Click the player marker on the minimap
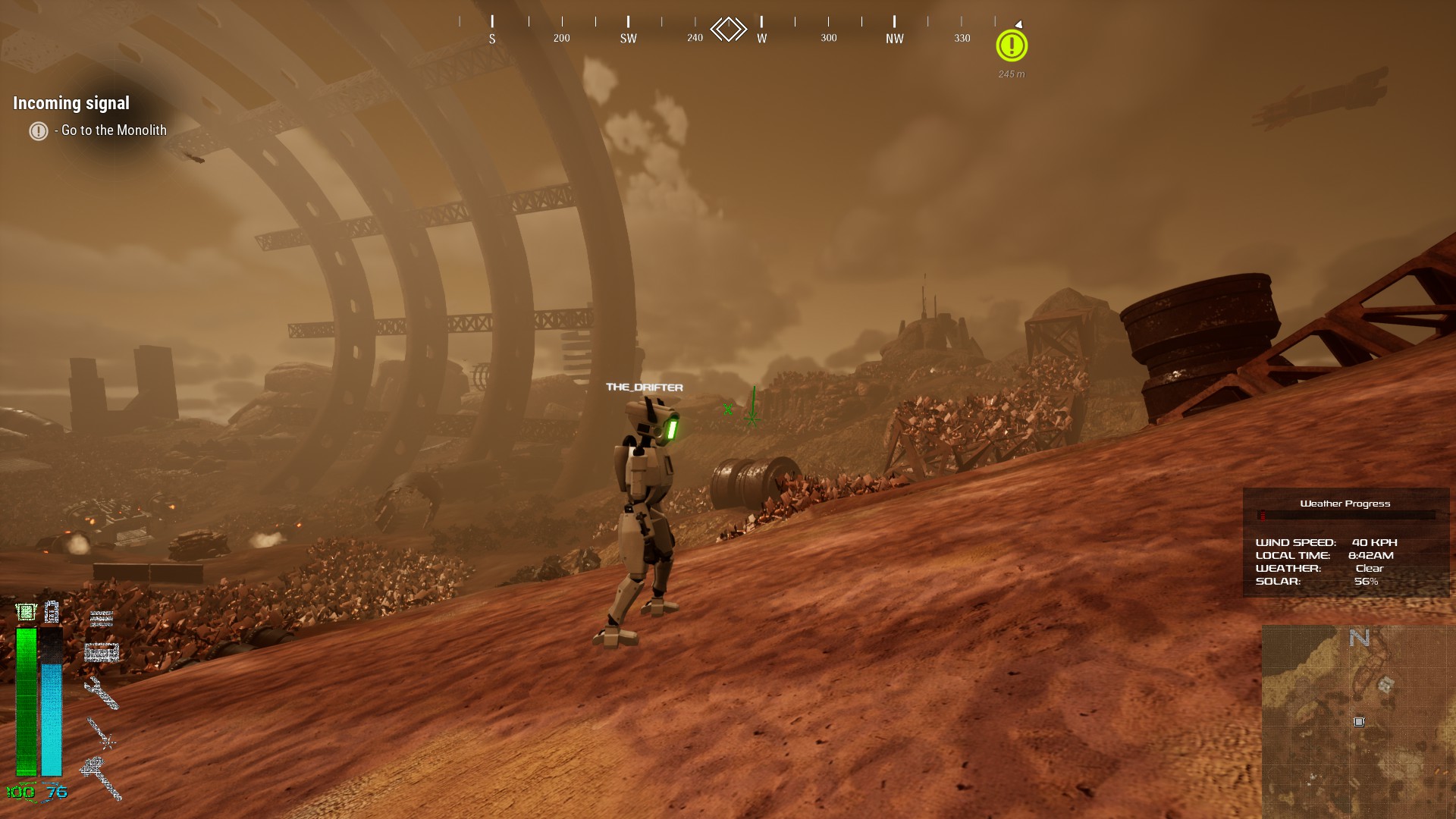The height and width of the screenshot is (819, 1456). point(1359,722)
